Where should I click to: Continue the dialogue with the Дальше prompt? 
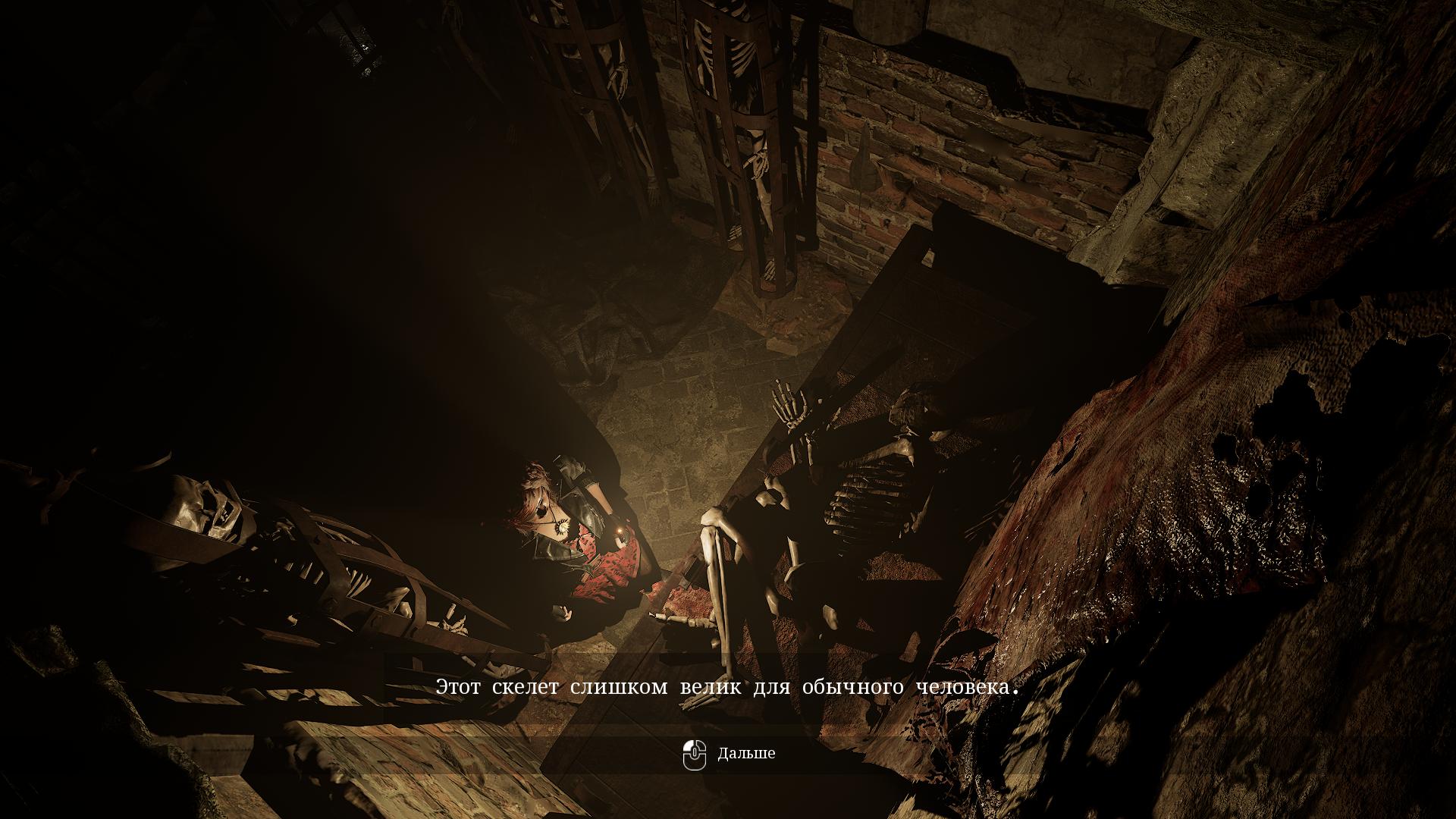(730, 754)
